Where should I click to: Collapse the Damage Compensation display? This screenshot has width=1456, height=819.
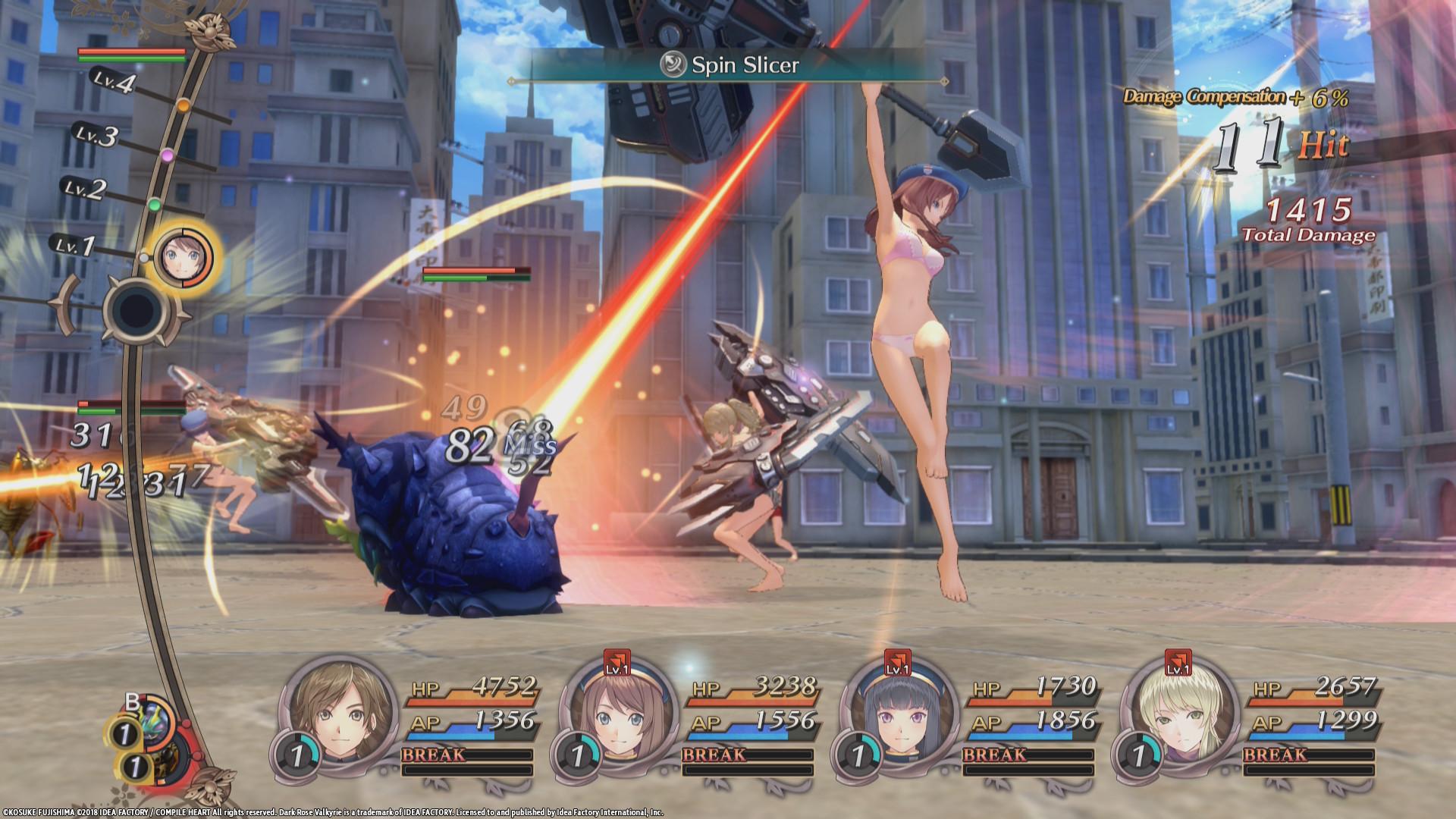pos(1236,97)
